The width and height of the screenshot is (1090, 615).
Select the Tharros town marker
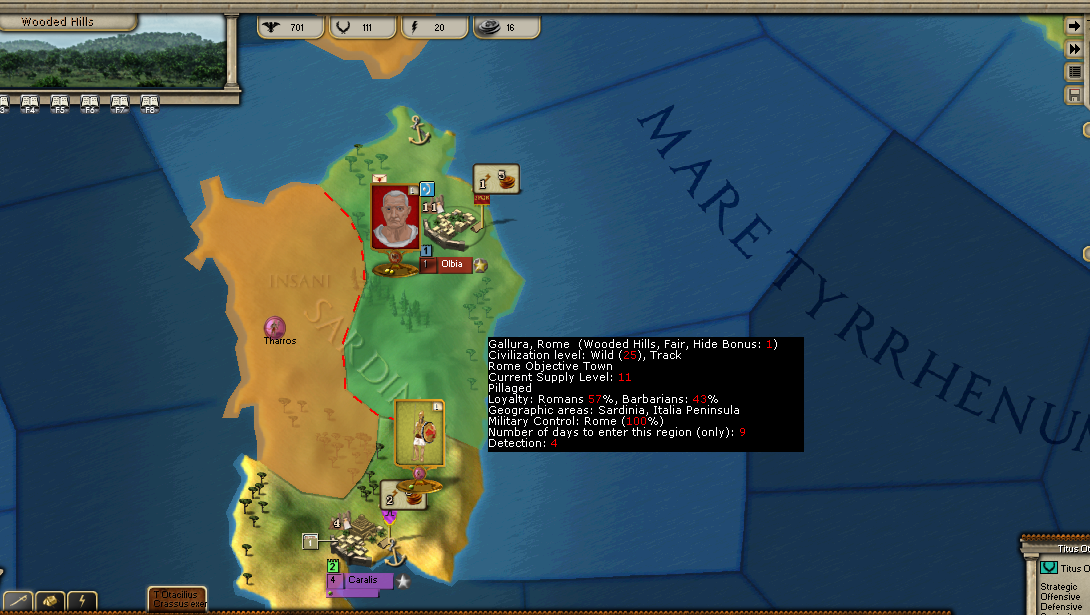[x=274, y=327]
